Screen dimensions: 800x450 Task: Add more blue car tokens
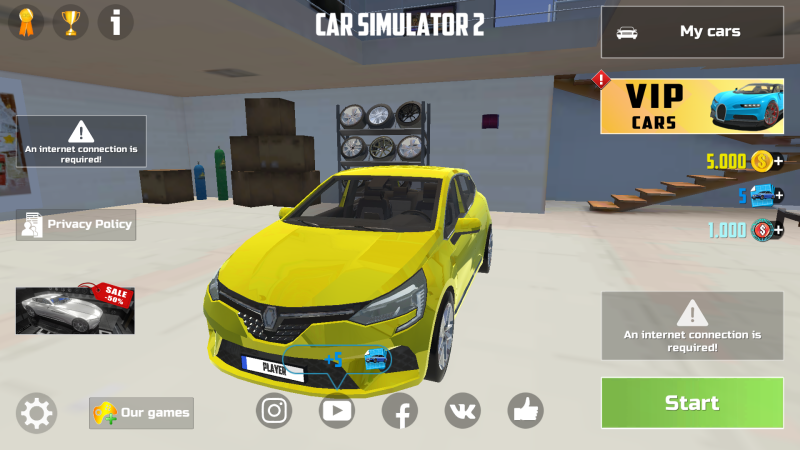tap(778, 195)
